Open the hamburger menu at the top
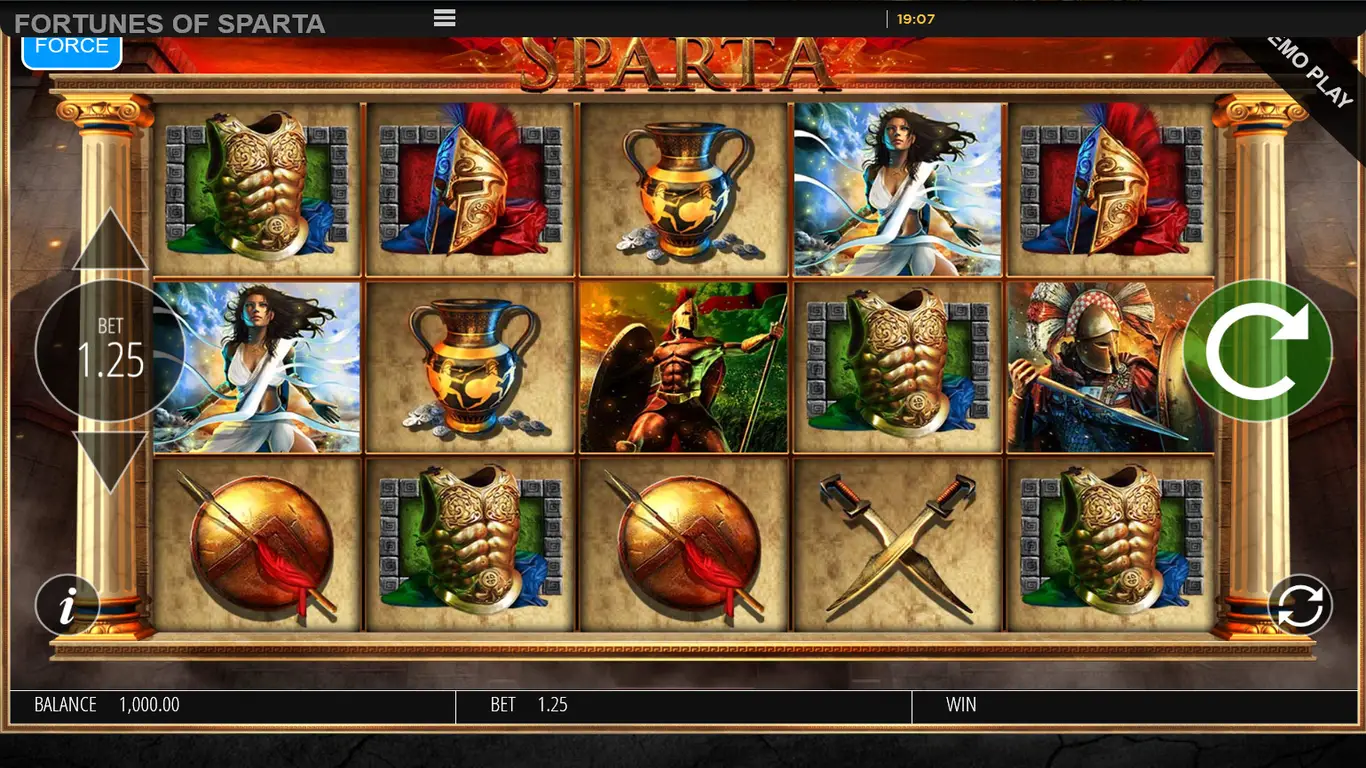This screenshot has width=1366, height=768. [x=445, y=18]
